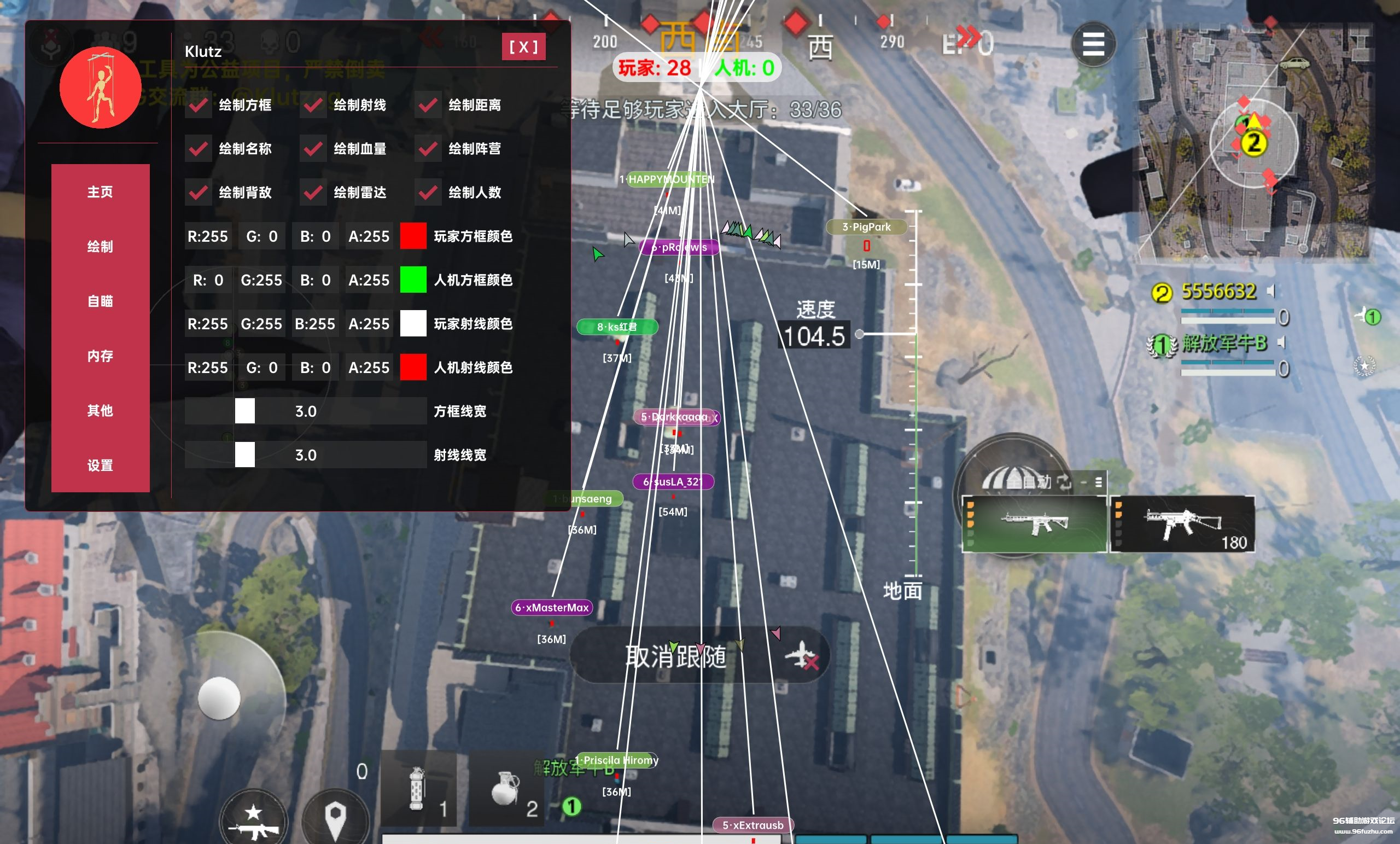
Task: Pick the white 玩家射线颜色 swatch
Action: point(413,323)
